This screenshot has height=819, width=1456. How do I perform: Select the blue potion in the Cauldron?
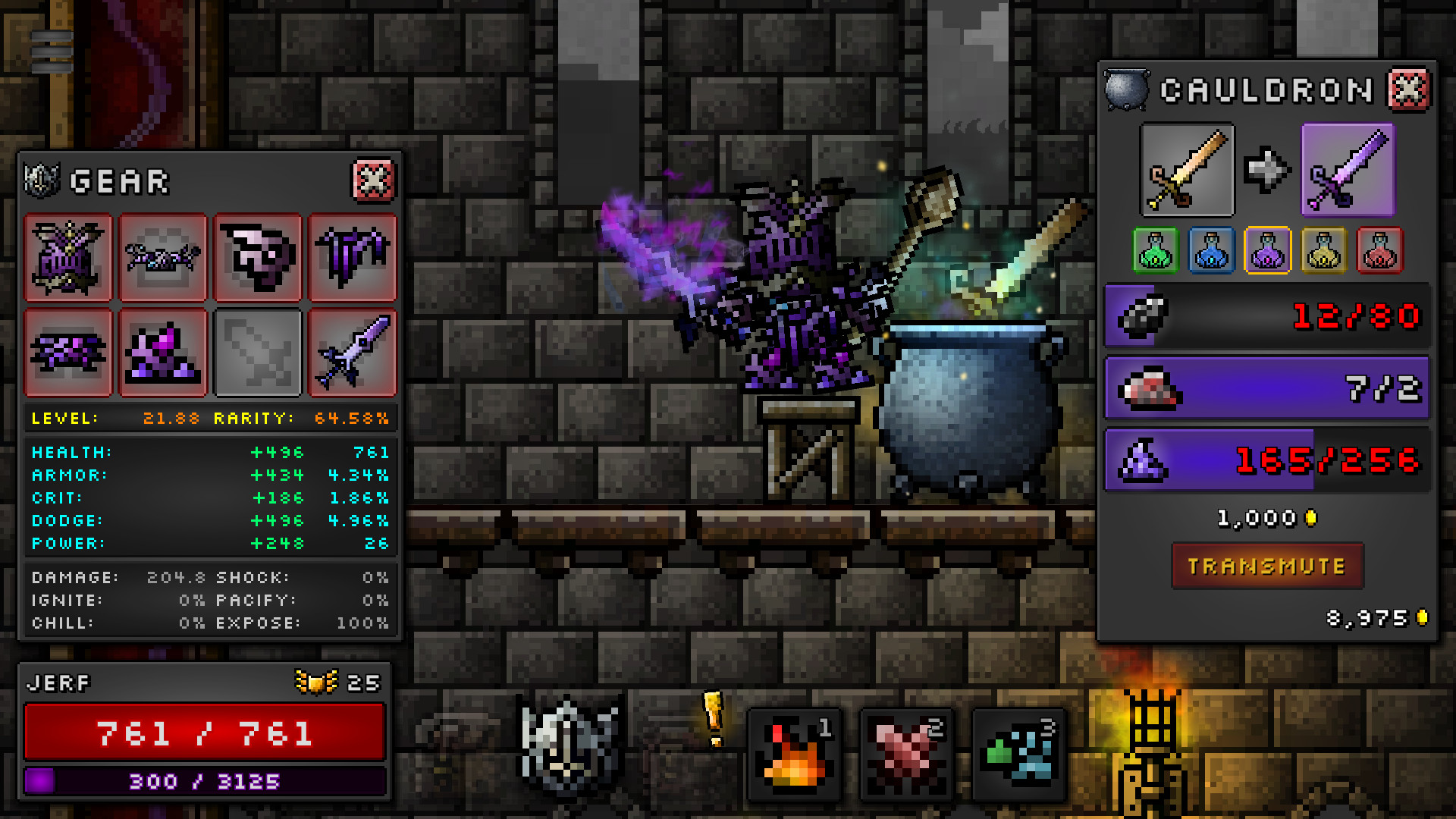[x=1210, y=251]
